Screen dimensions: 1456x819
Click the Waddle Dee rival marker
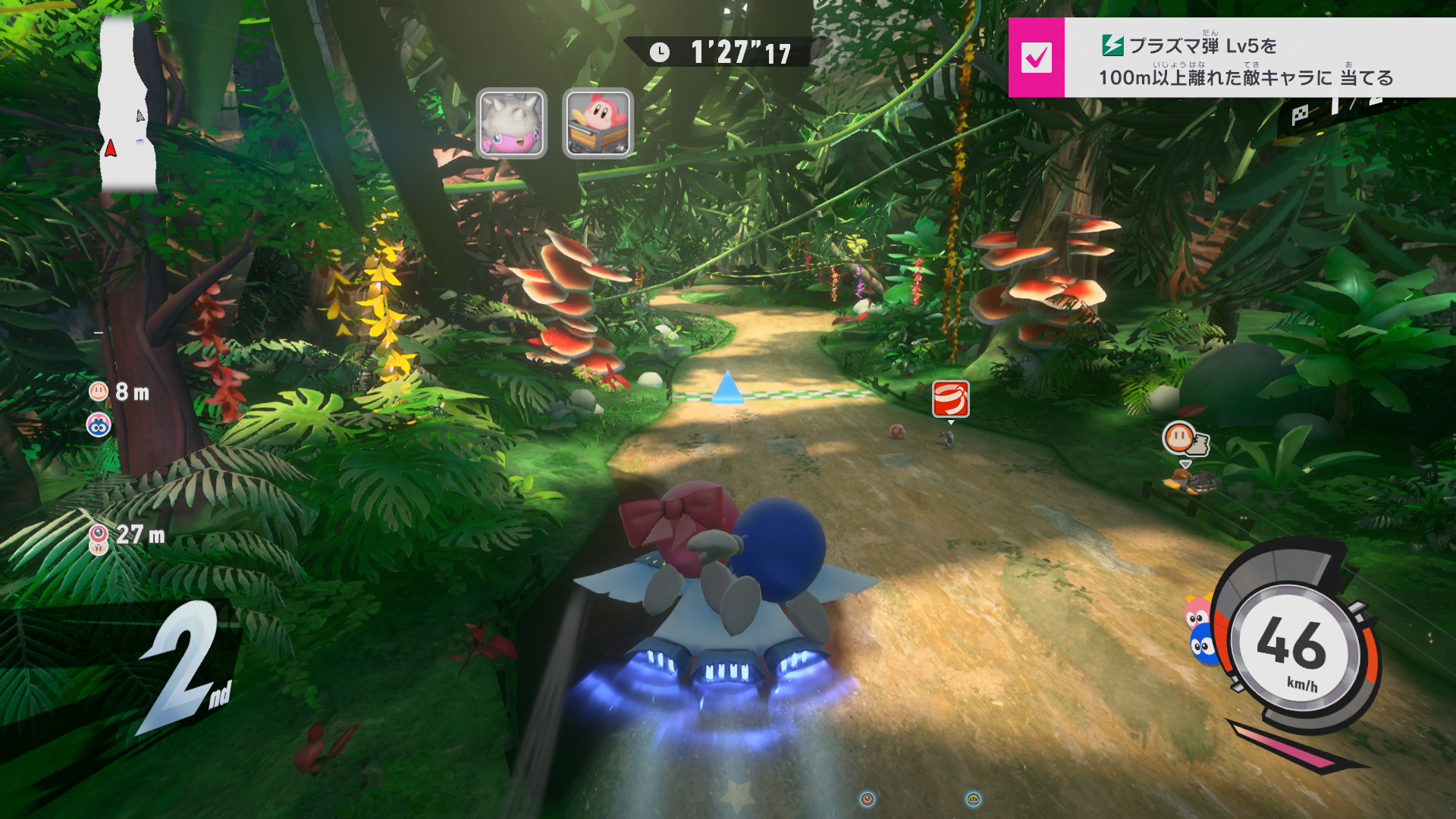(x=1180, y=438)
